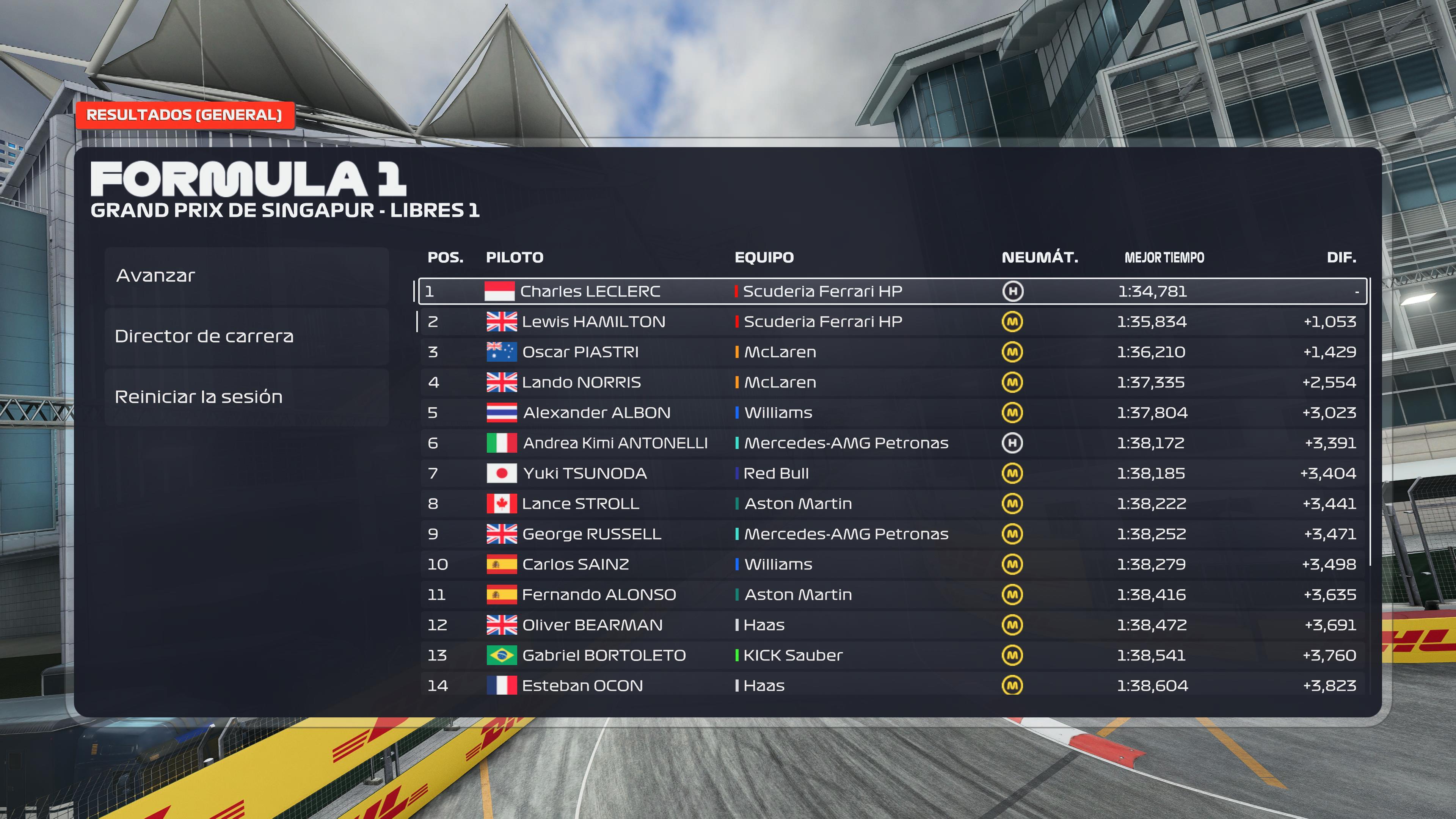
Task: Select Yuki TSUNODA's result row
Action: pos(892,473)
